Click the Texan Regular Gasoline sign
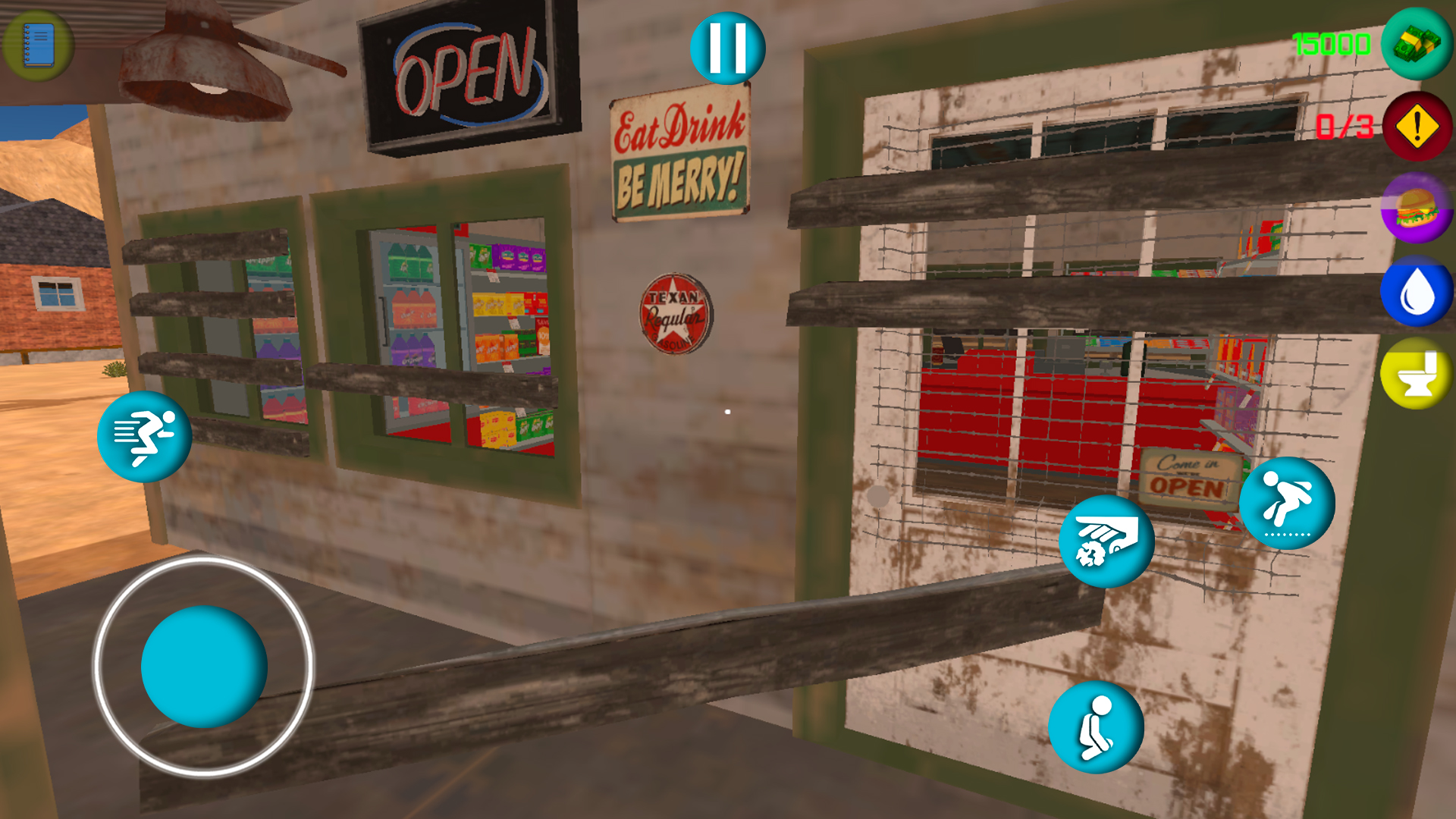The image size is (1456, 819). [x=675, y=315]
